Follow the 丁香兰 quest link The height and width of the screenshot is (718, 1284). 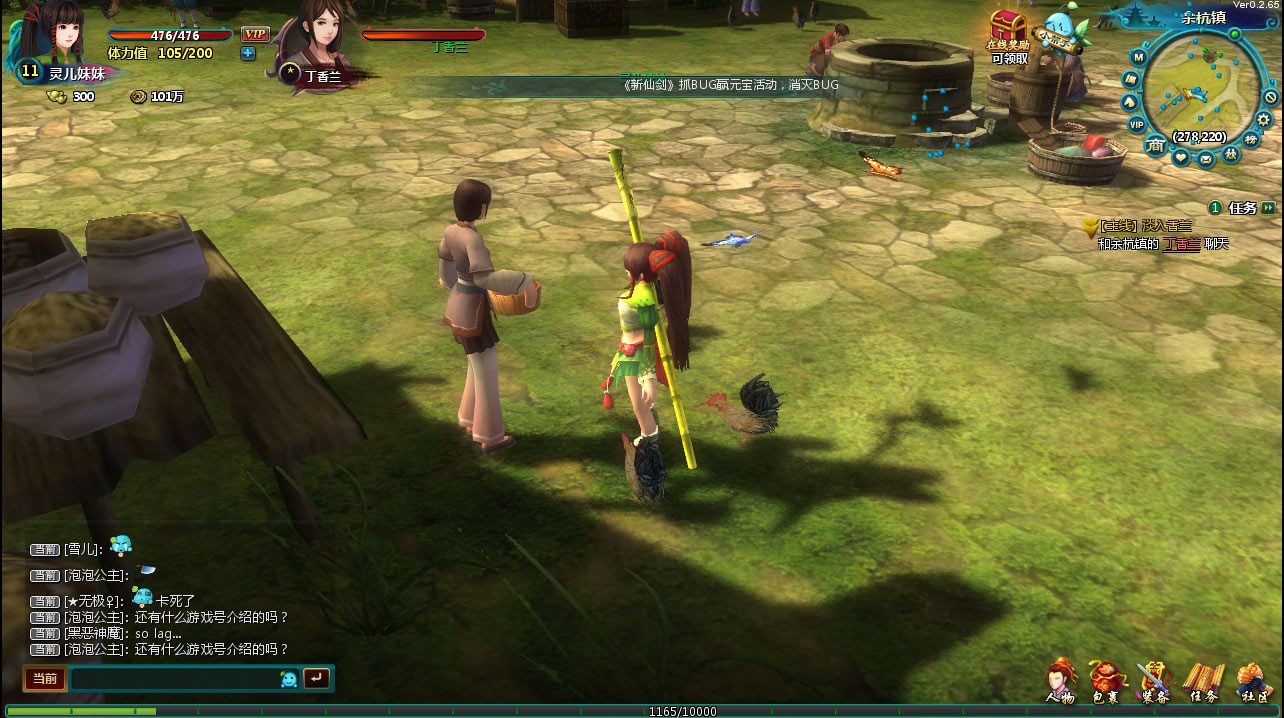1180,244
